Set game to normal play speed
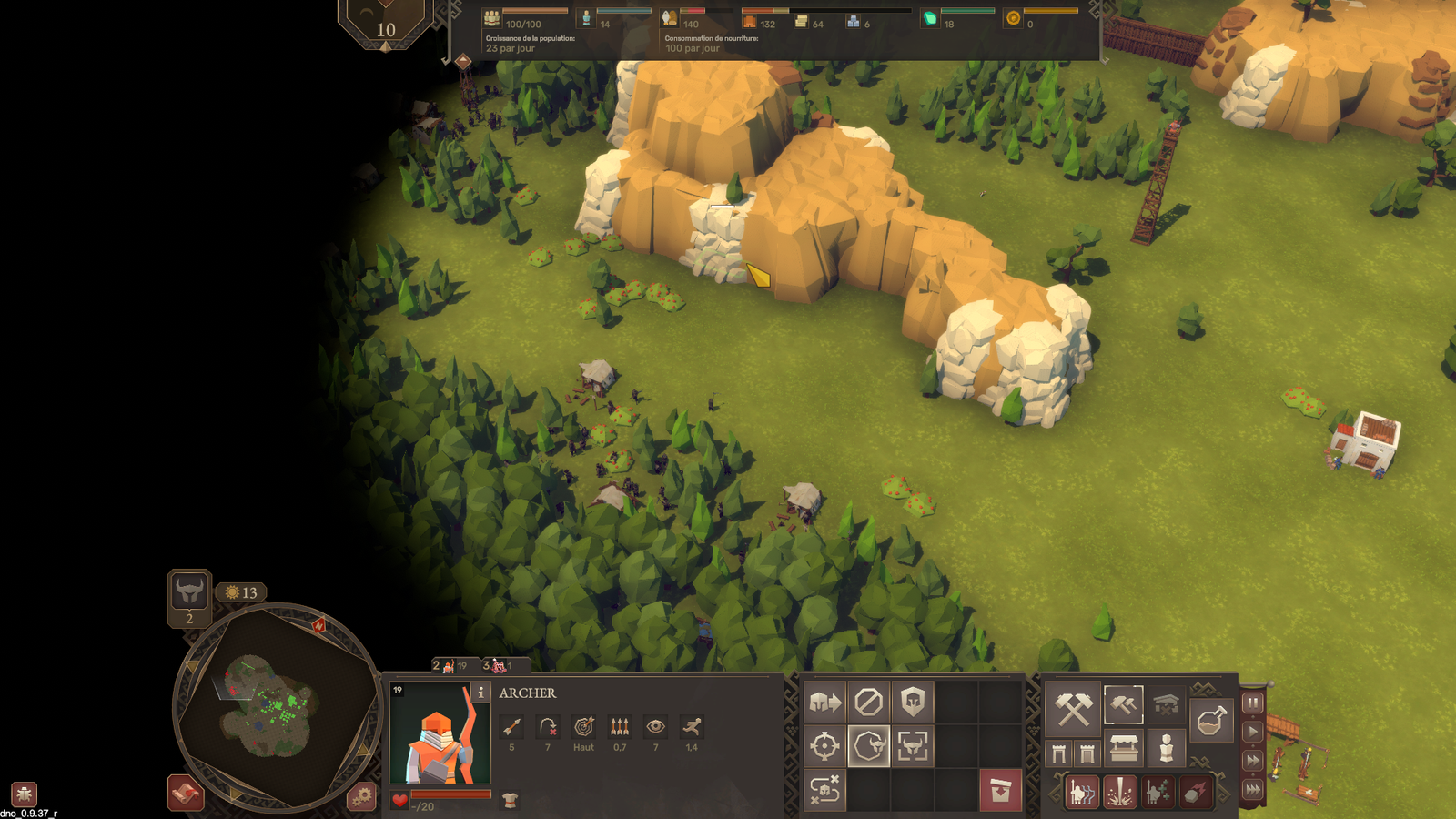Viewport: 1456px width, 819px height. pyautogui.click(x=1253, y=731)
